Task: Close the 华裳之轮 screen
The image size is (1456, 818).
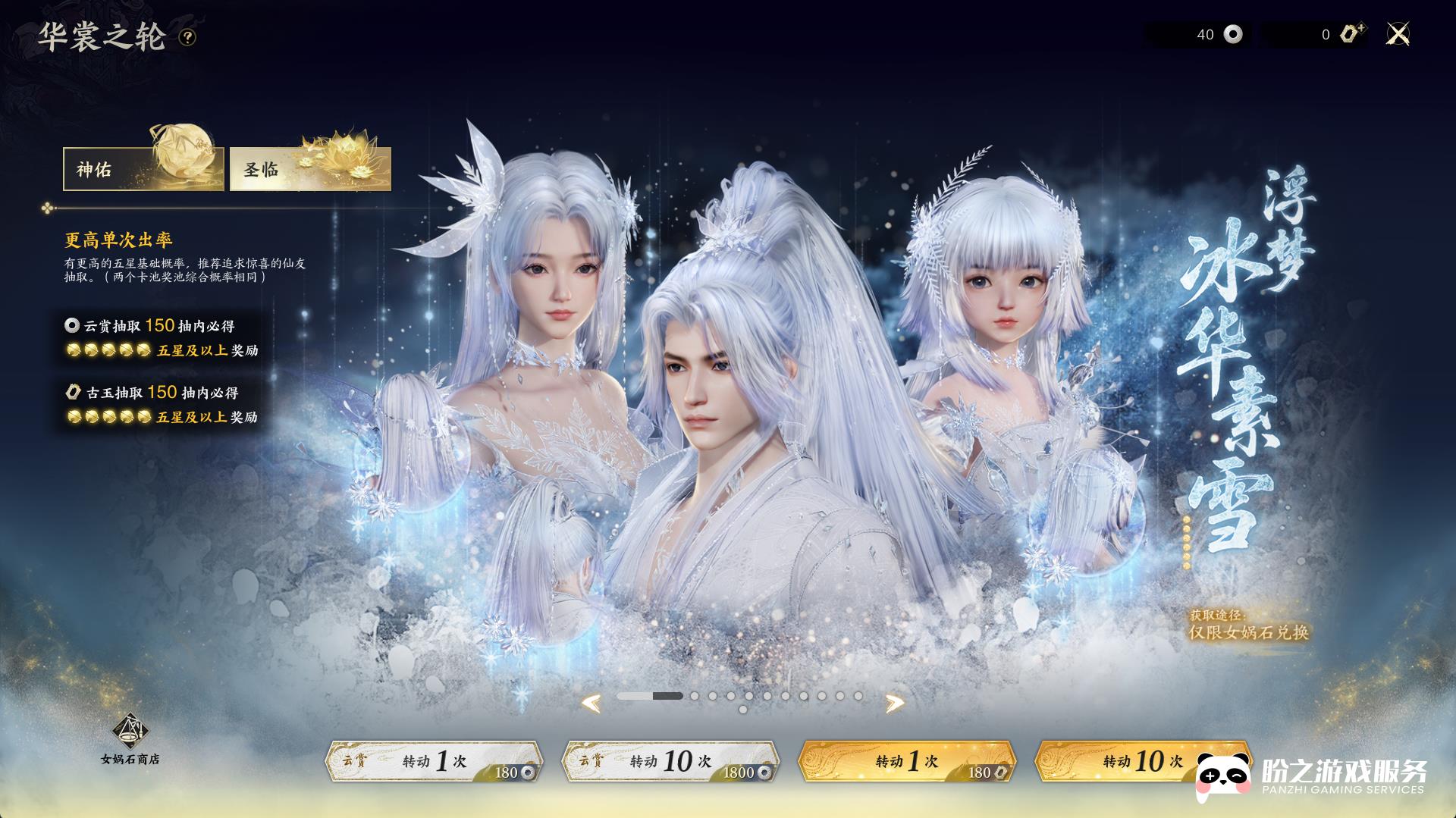Action: [x=1397, y=34]
